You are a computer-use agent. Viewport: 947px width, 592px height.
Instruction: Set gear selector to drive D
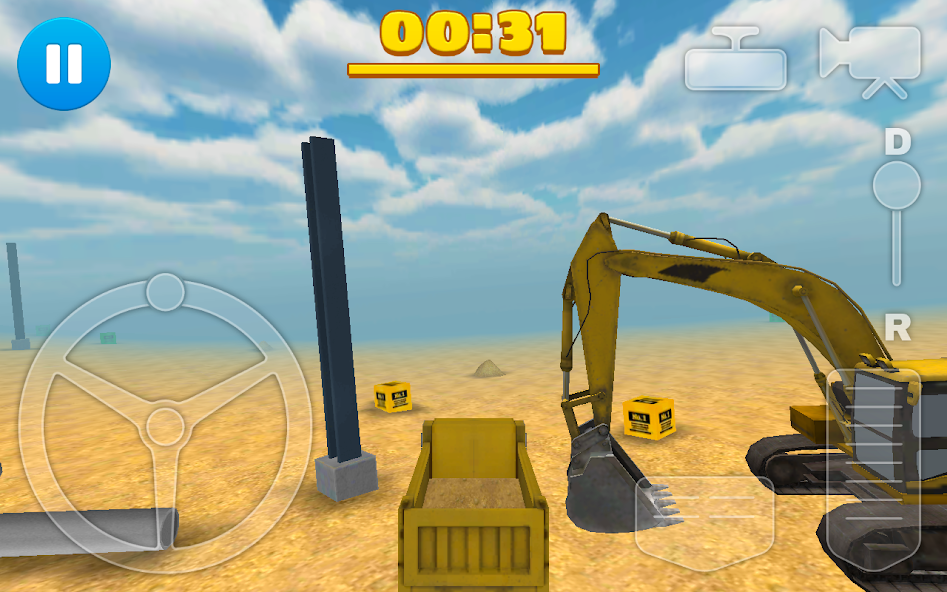897,143
